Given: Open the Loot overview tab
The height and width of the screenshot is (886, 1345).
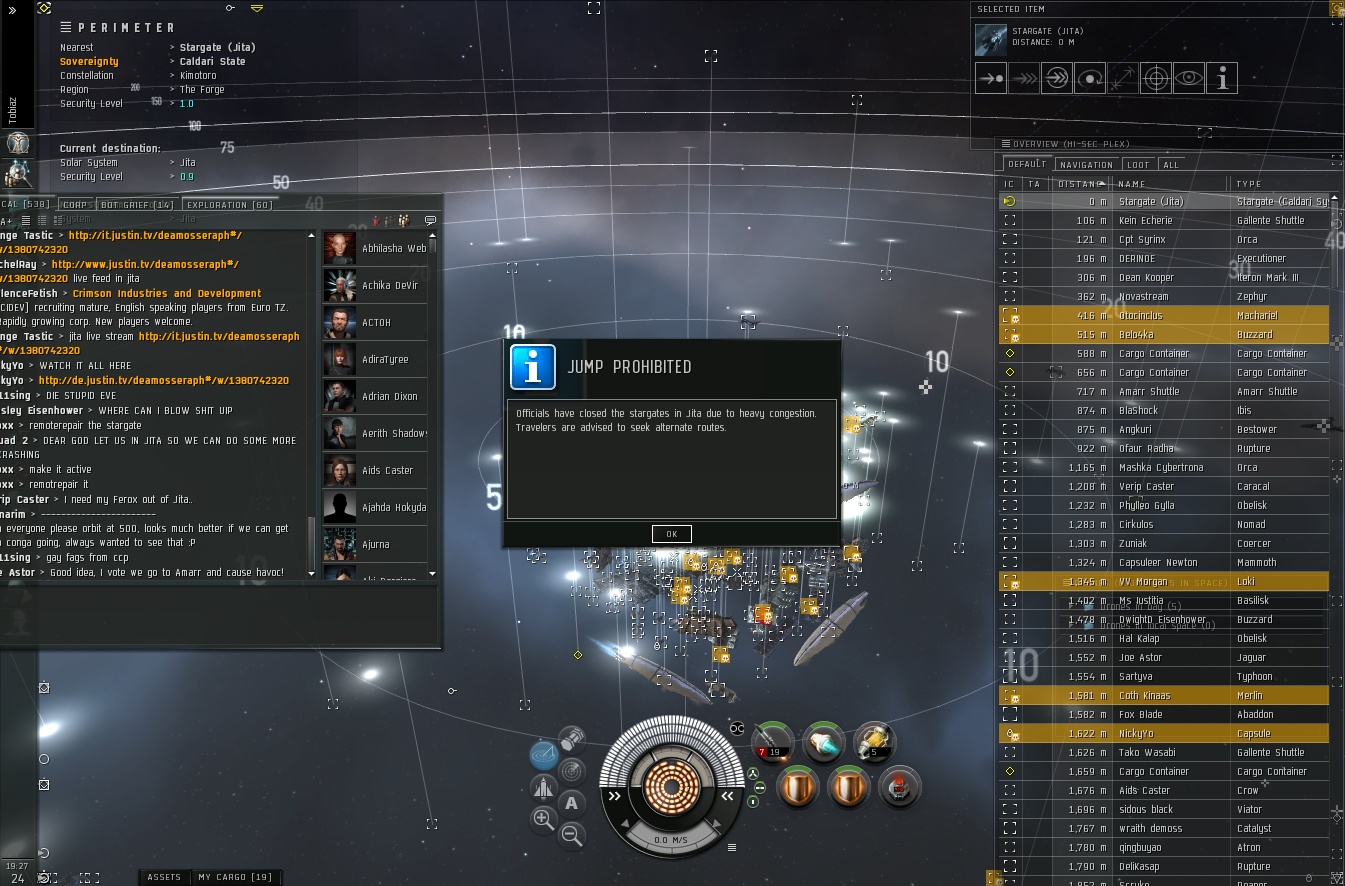Looking at the screenshot, I should [1138, 164].
